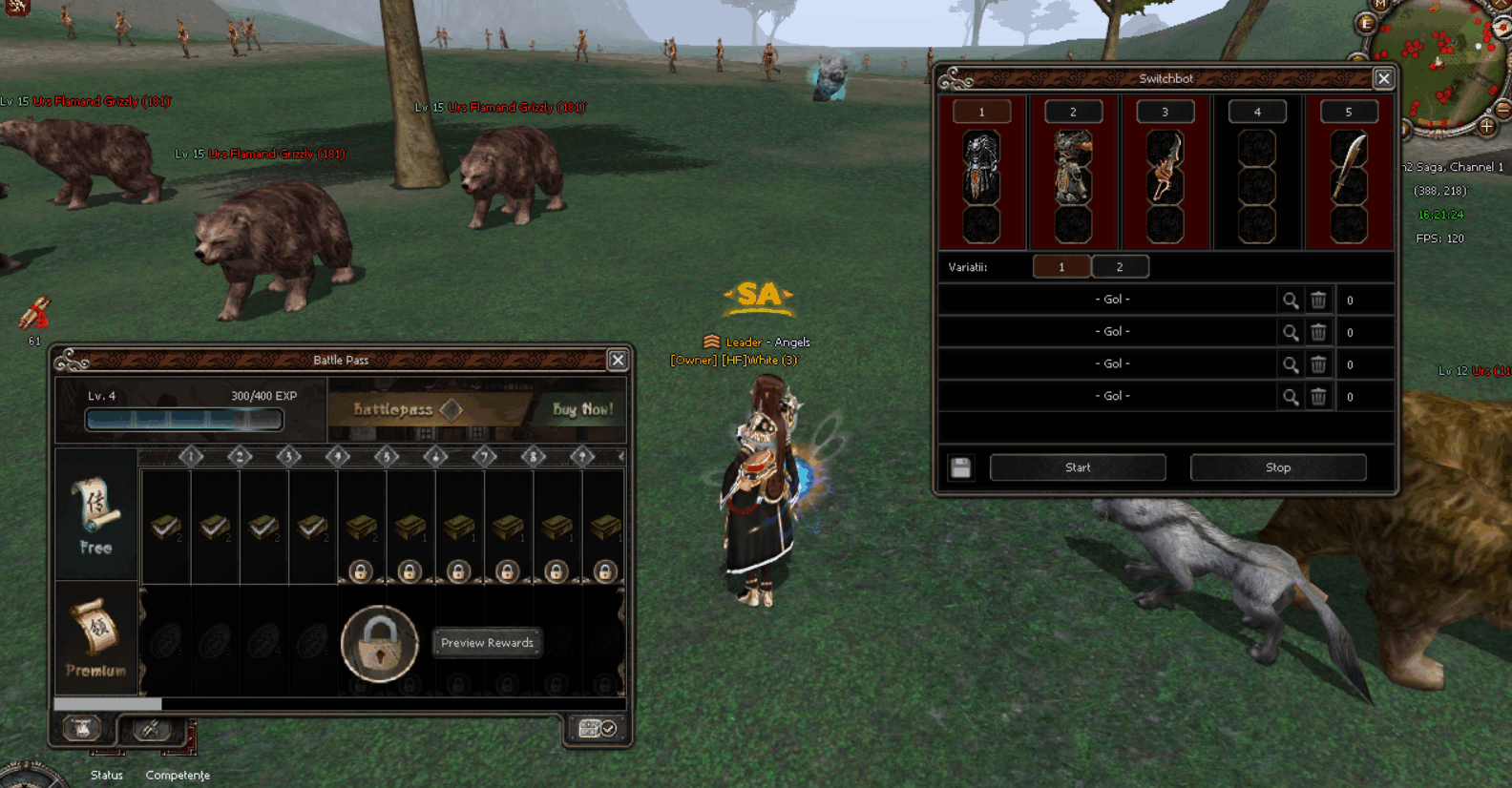The width and height of the screenshot is (1512, 788).
Task: Select the dark armor in slot 1
Action: click(980, 167)
